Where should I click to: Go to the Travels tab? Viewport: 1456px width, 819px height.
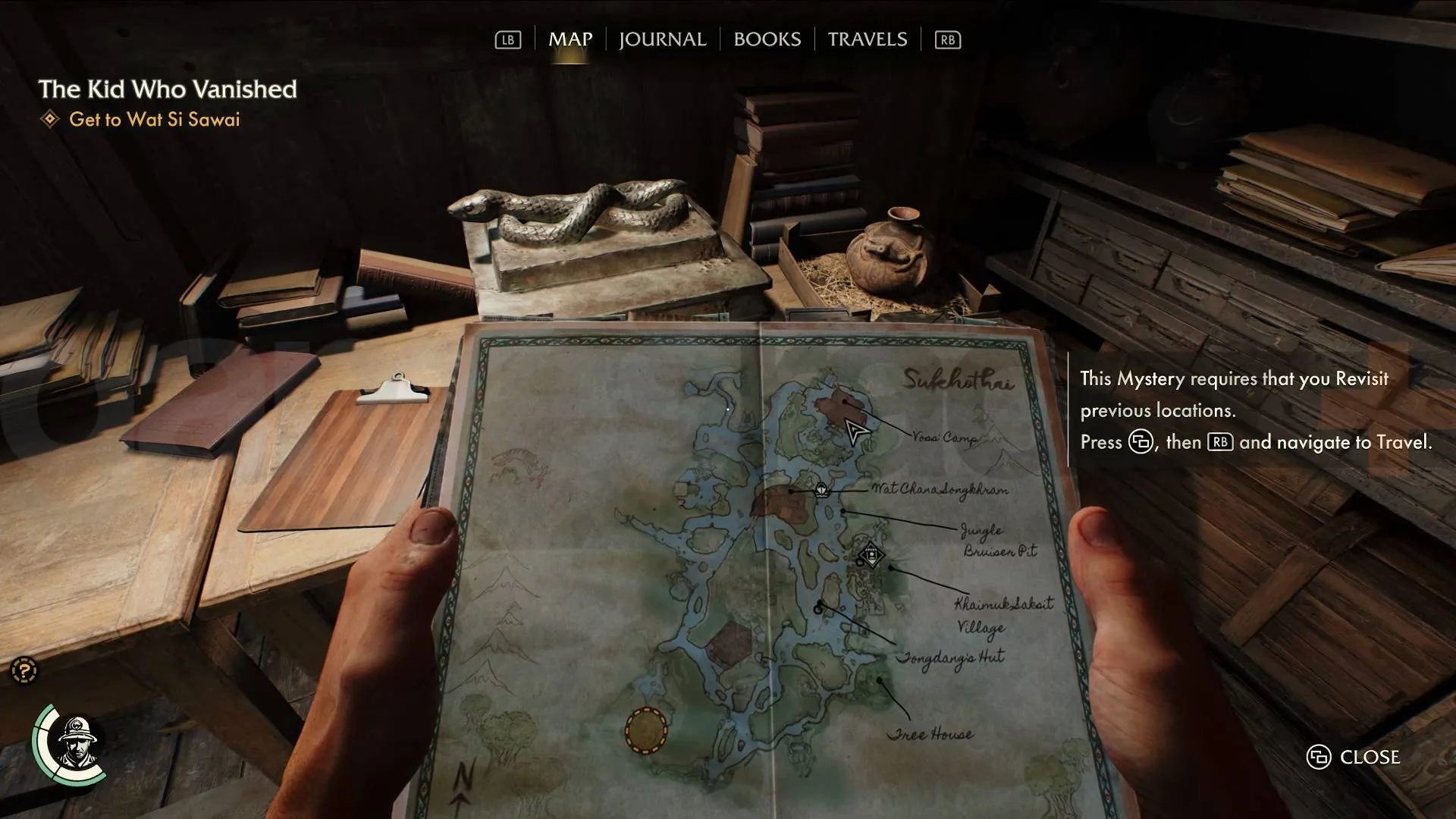[867, 39]
